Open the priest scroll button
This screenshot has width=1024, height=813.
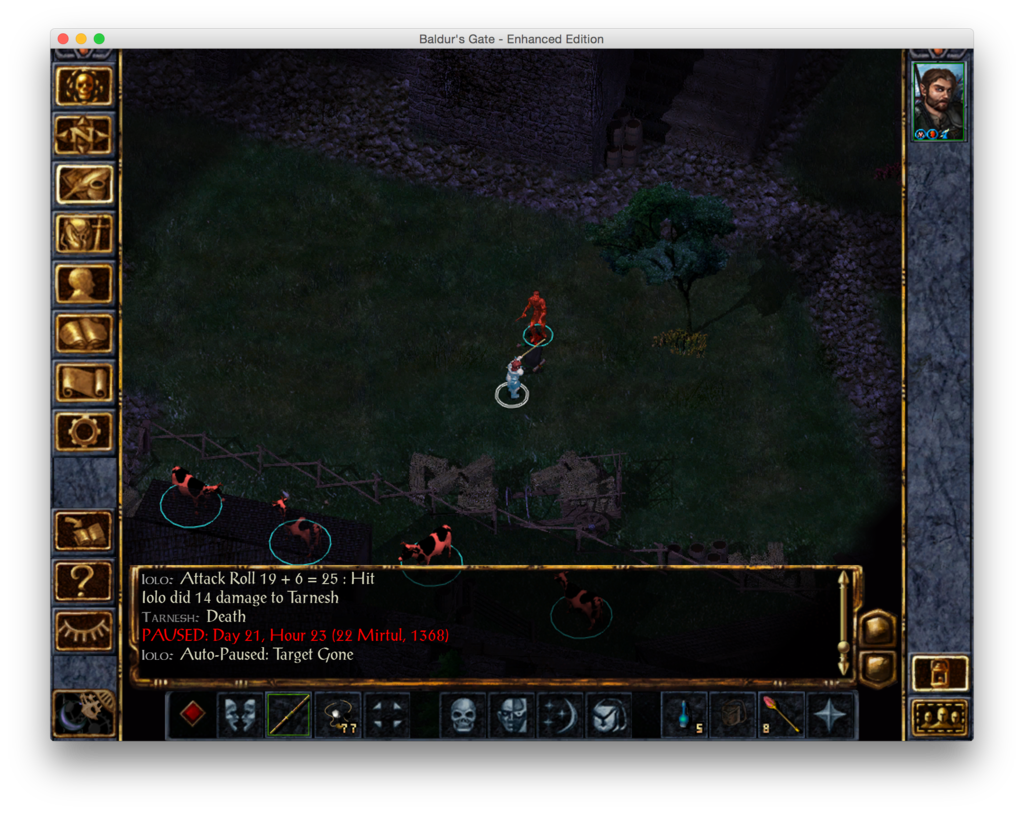[84, 382]
